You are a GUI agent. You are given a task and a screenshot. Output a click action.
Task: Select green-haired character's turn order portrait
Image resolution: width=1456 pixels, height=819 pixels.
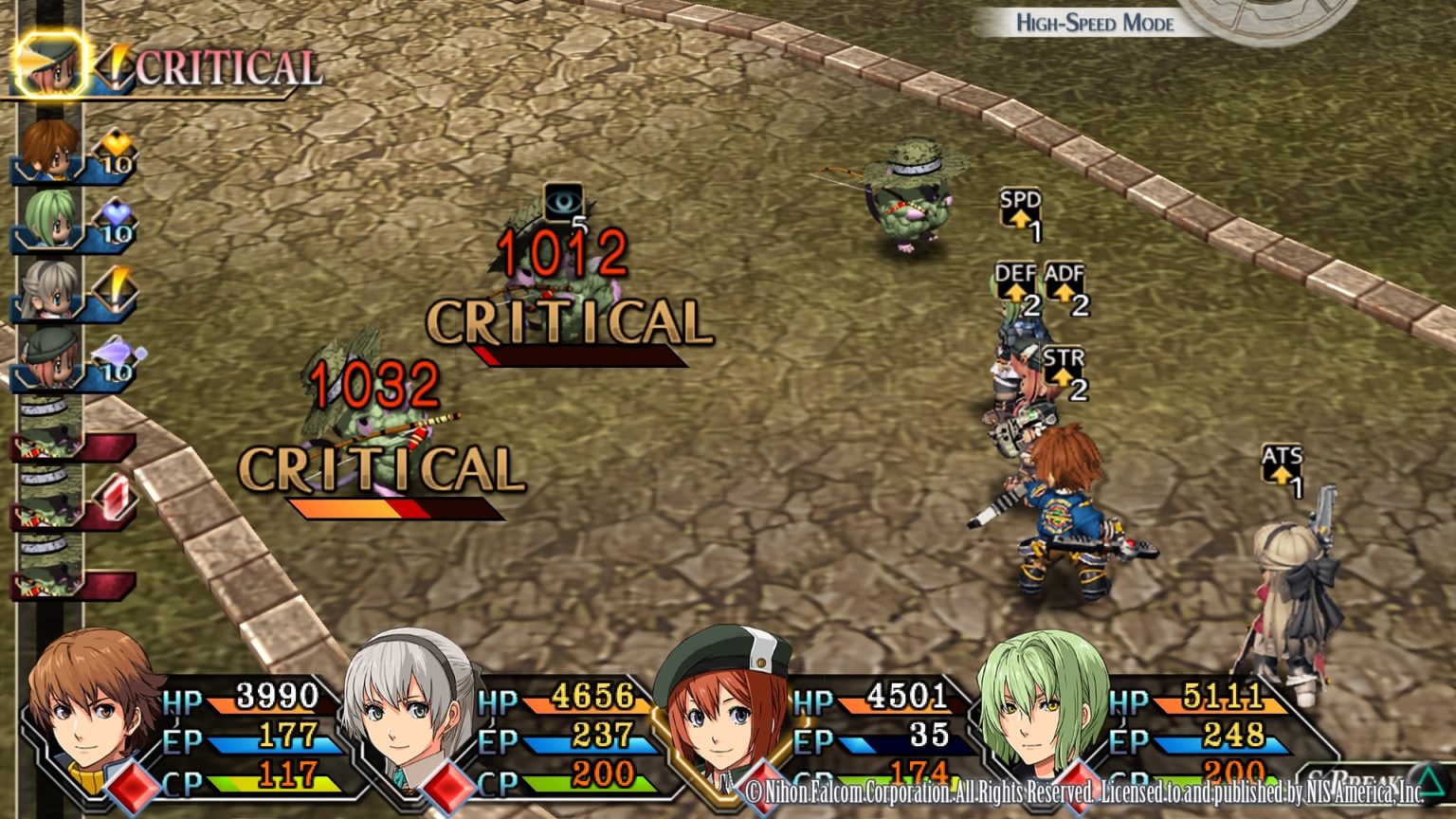pyautogui.click(x=47, y=220)
